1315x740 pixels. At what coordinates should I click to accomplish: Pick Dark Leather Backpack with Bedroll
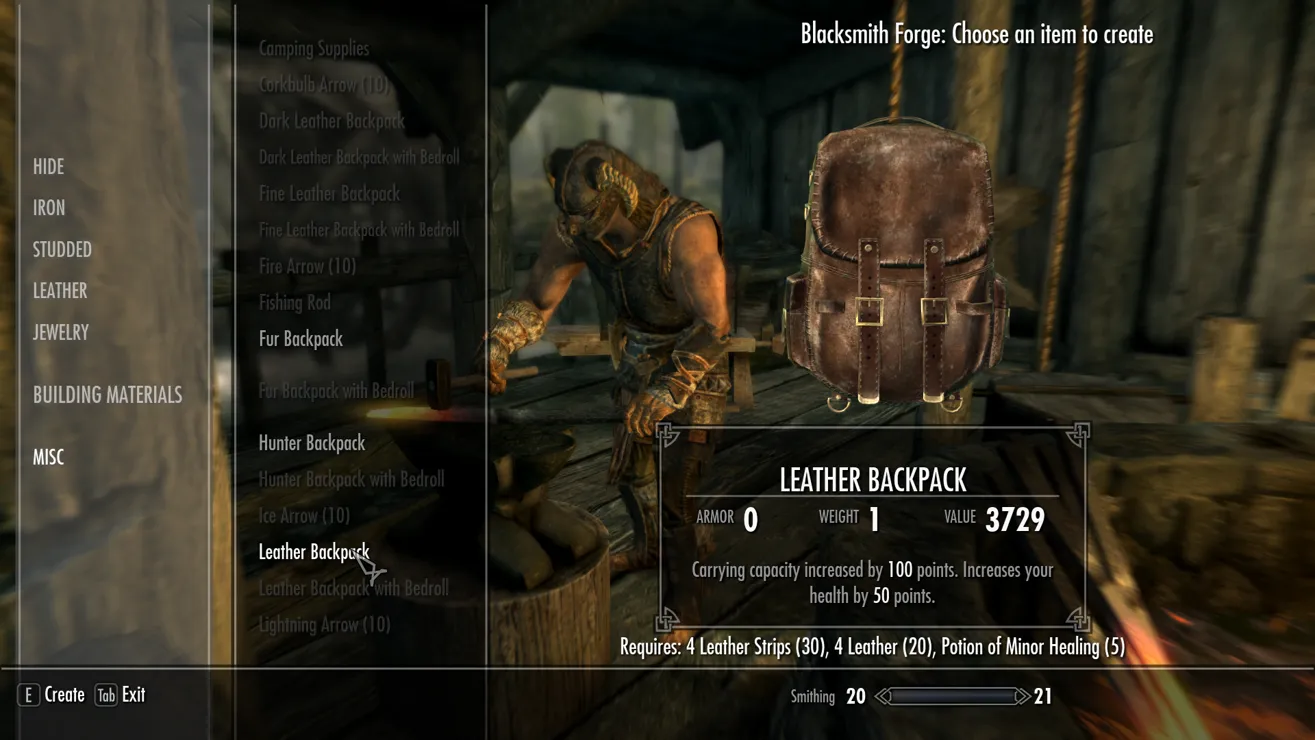point(359,157)
